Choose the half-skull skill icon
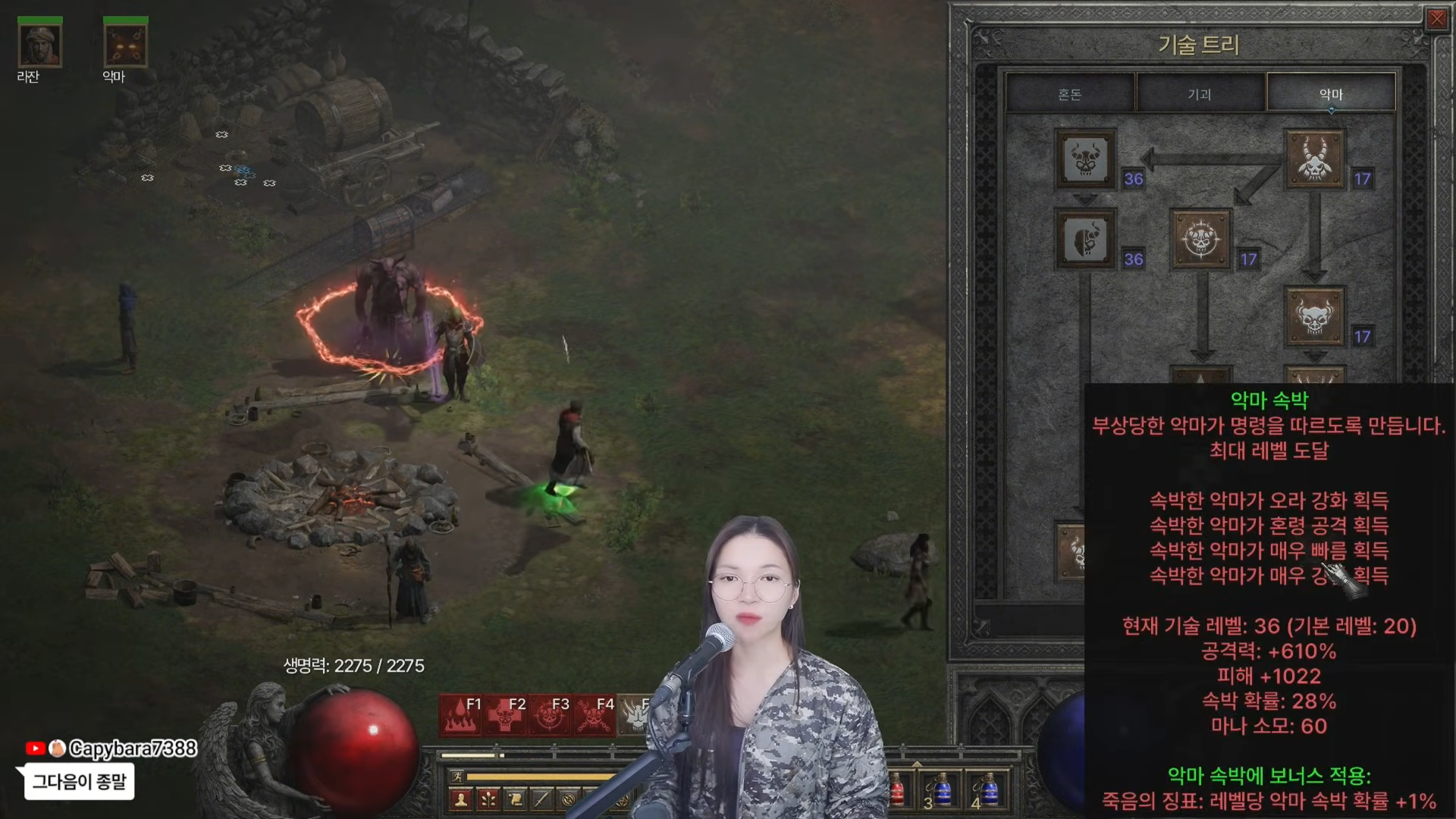 pyautogui.click(x=1085, y=240)
